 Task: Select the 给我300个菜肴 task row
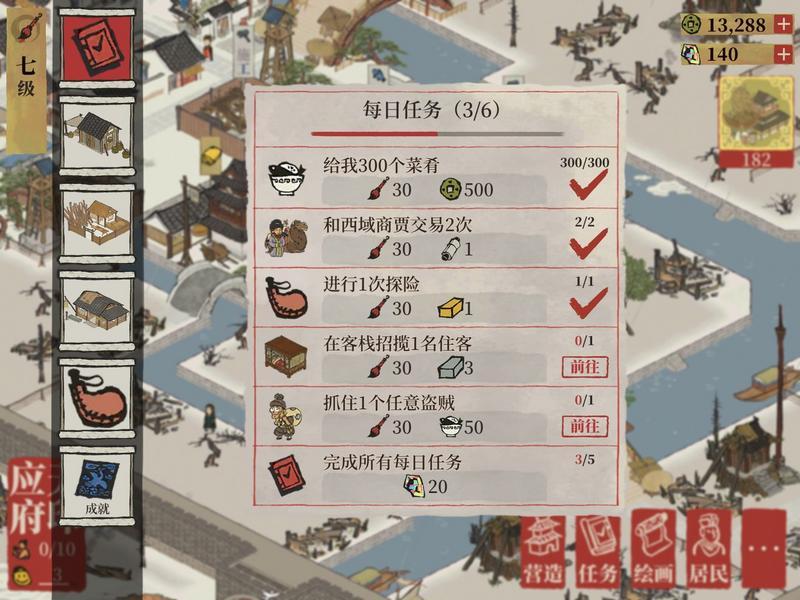435,178
